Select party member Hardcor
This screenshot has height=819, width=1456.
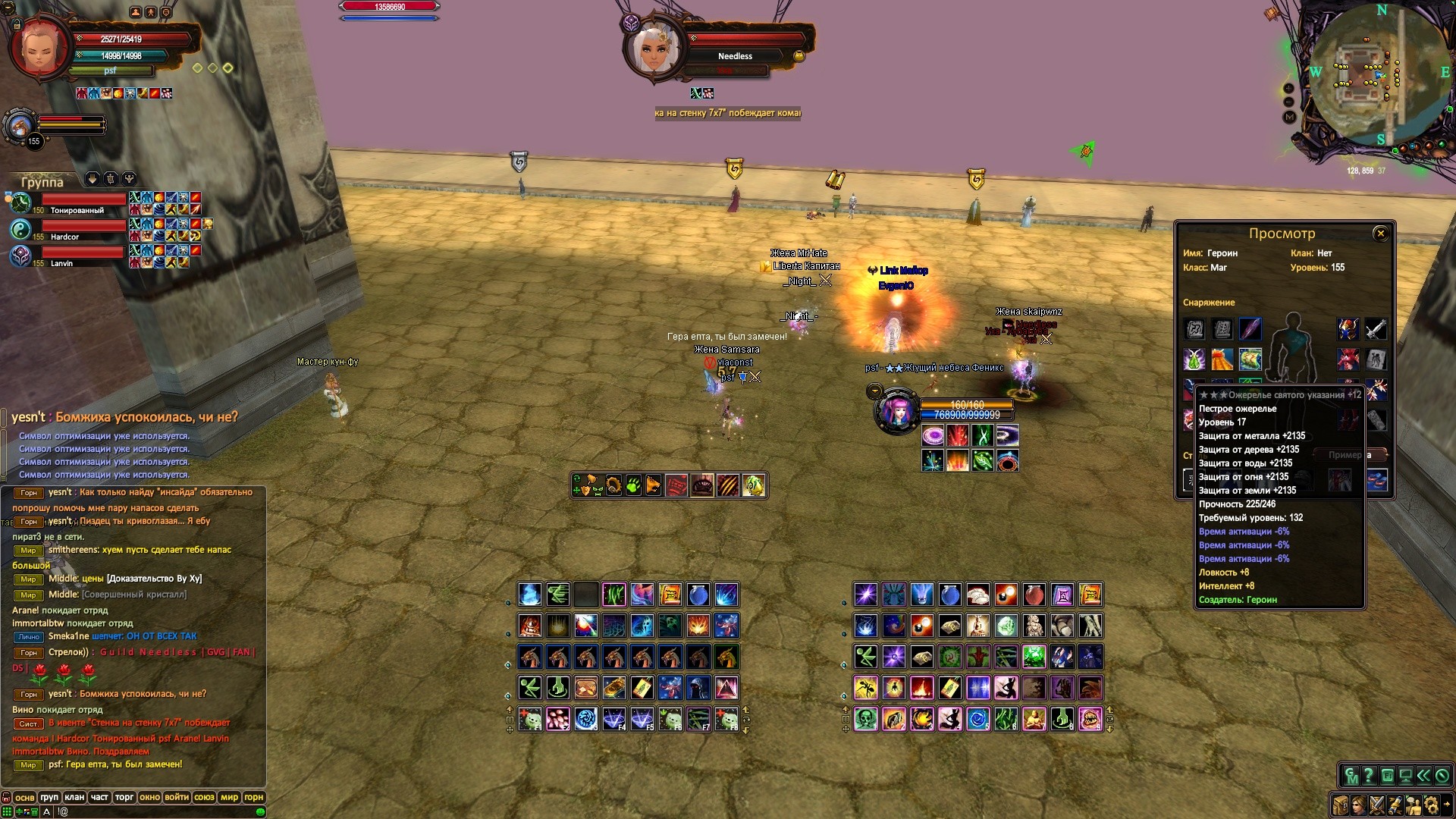[68, 230]
